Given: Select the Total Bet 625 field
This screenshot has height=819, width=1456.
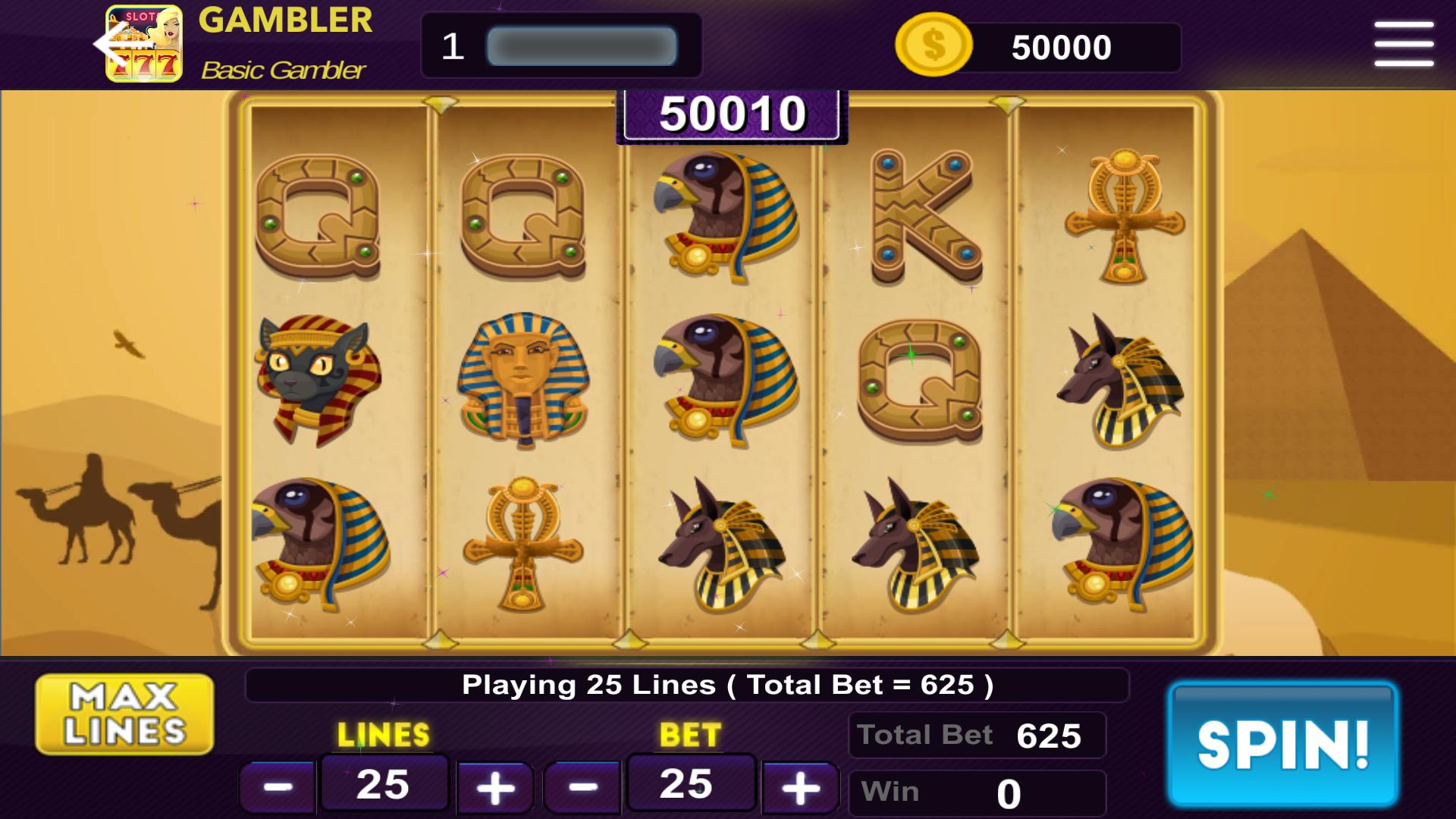Looking at the screenshot, I should [977, 734].
